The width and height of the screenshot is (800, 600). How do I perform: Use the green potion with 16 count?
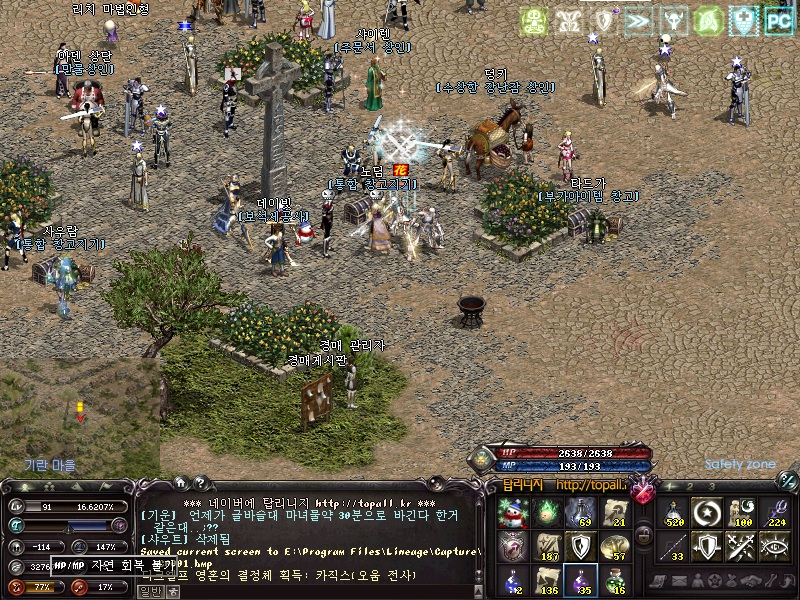[x=614, y=580]
